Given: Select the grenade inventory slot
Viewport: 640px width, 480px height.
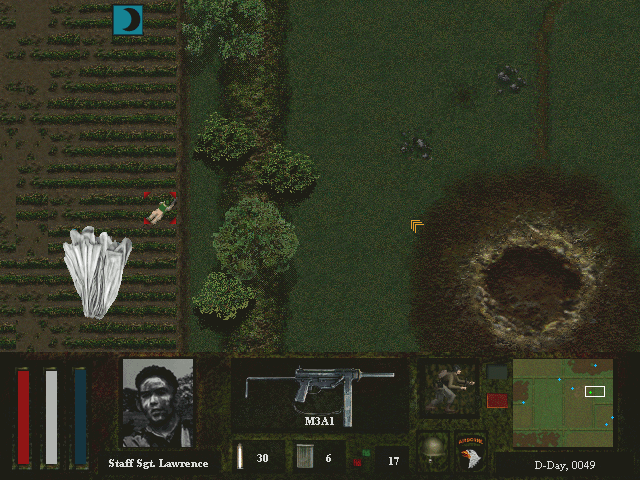Looking at the screenshot, I should click(x=378, y=459).
